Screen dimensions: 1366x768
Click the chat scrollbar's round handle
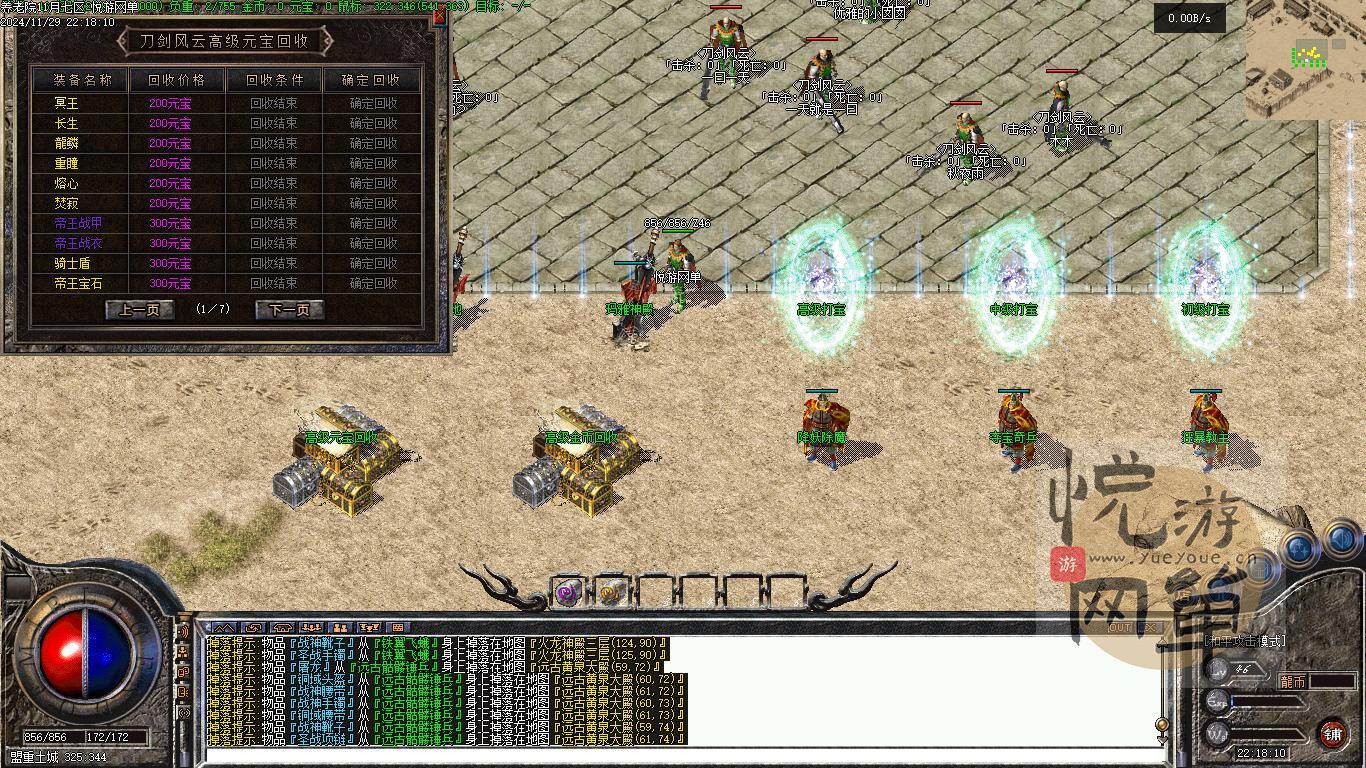coord(1161,724)
